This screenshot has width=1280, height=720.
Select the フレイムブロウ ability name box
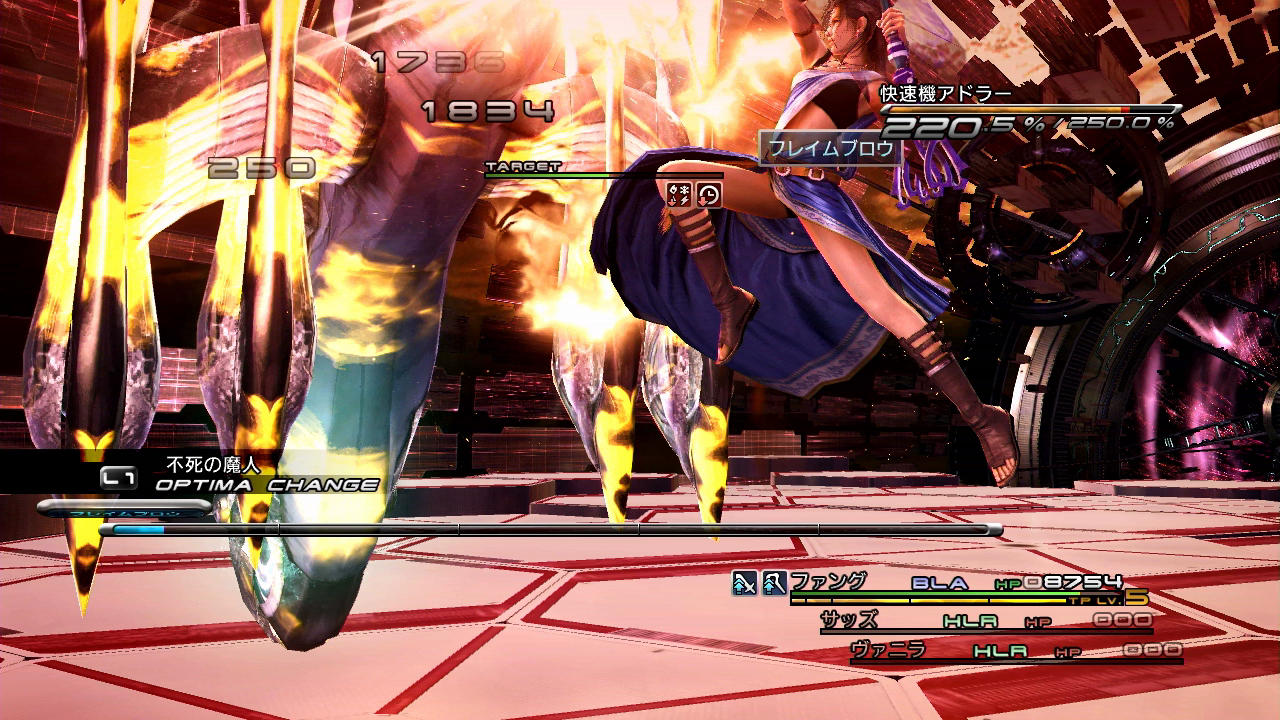click(x=830, y=149)
